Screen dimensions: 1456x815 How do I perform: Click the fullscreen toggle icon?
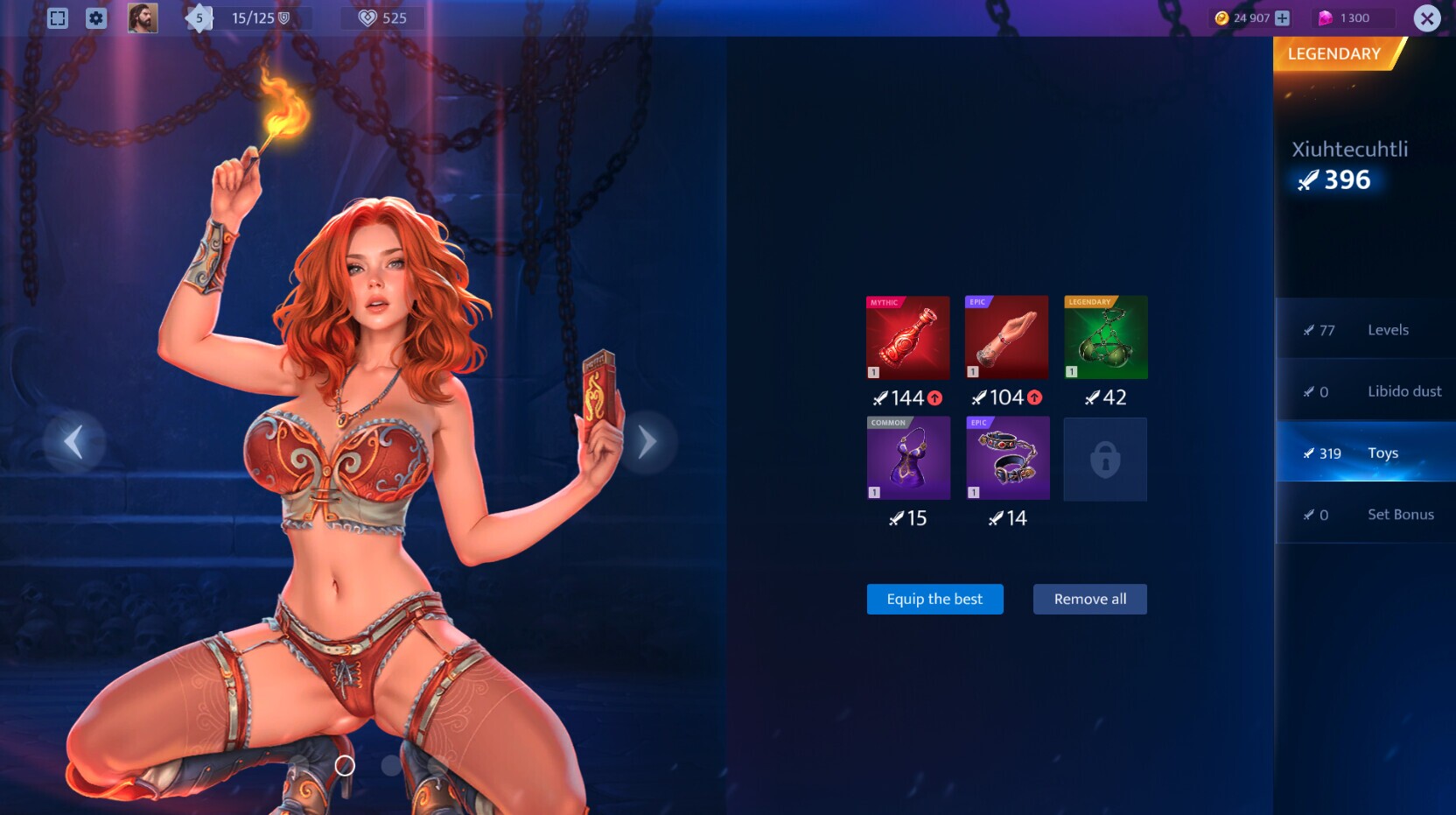(58, 18)
